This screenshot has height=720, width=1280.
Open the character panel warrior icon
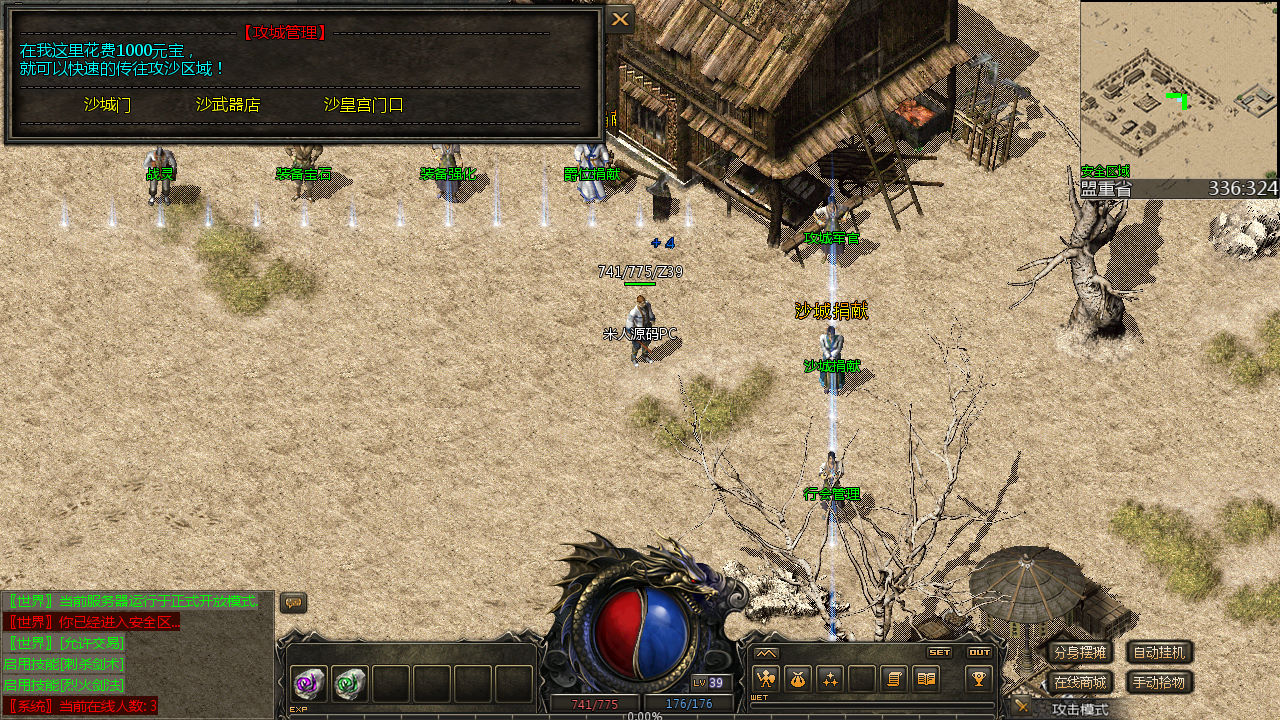766,679
